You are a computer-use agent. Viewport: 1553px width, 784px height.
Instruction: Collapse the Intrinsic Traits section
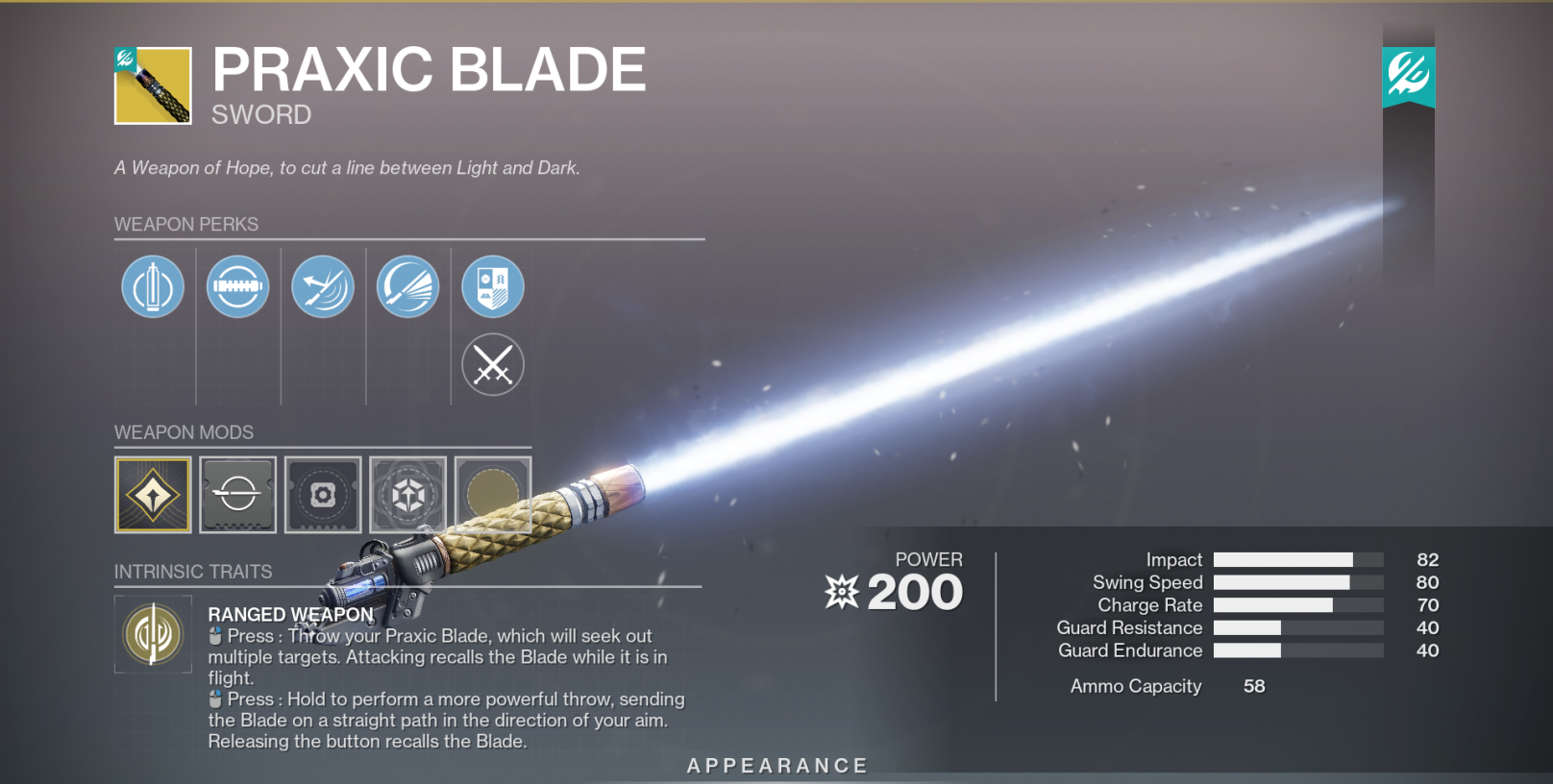pyautogui.click(x=193, y=571)
